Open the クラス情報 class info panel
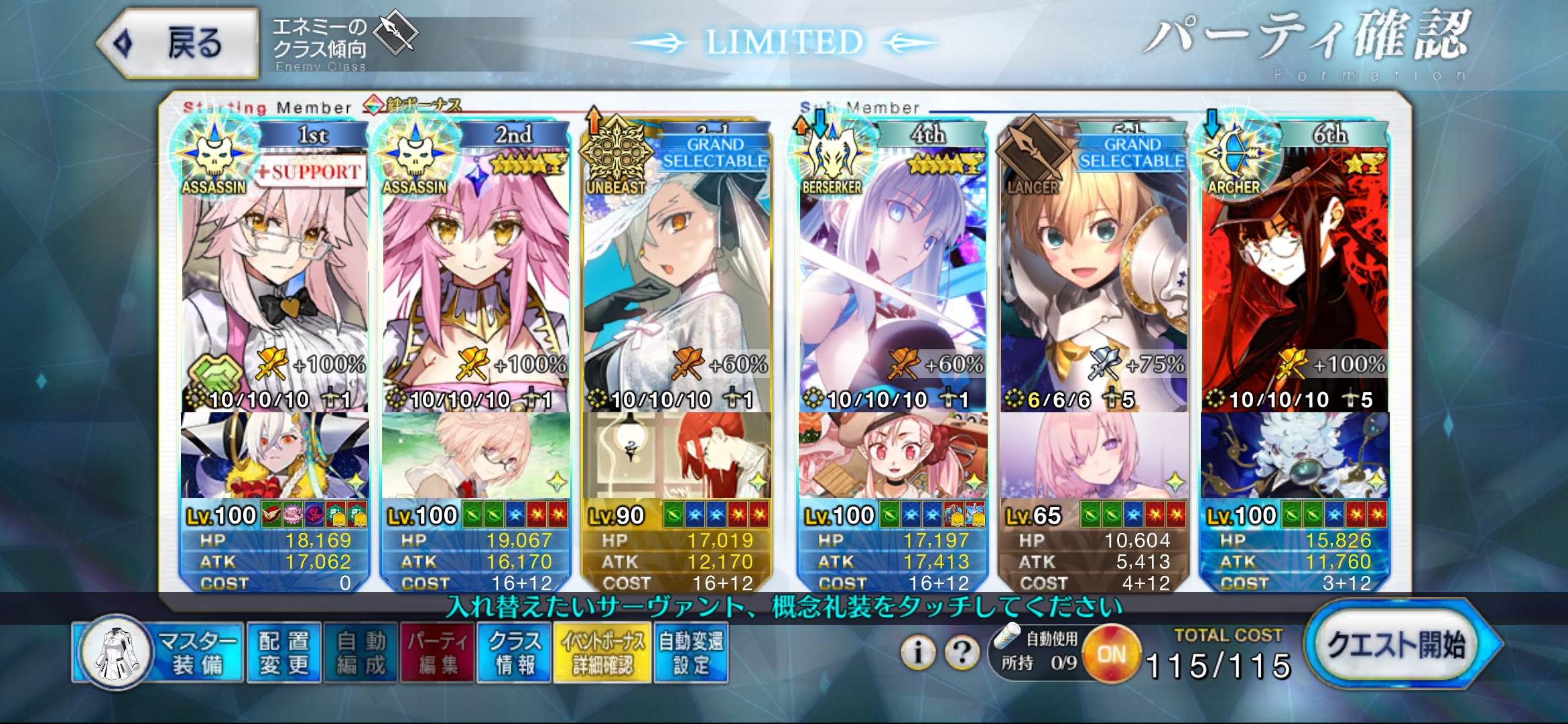This screenshot has height=724, width=1568. pyautogui.click(x=514, y=653)
